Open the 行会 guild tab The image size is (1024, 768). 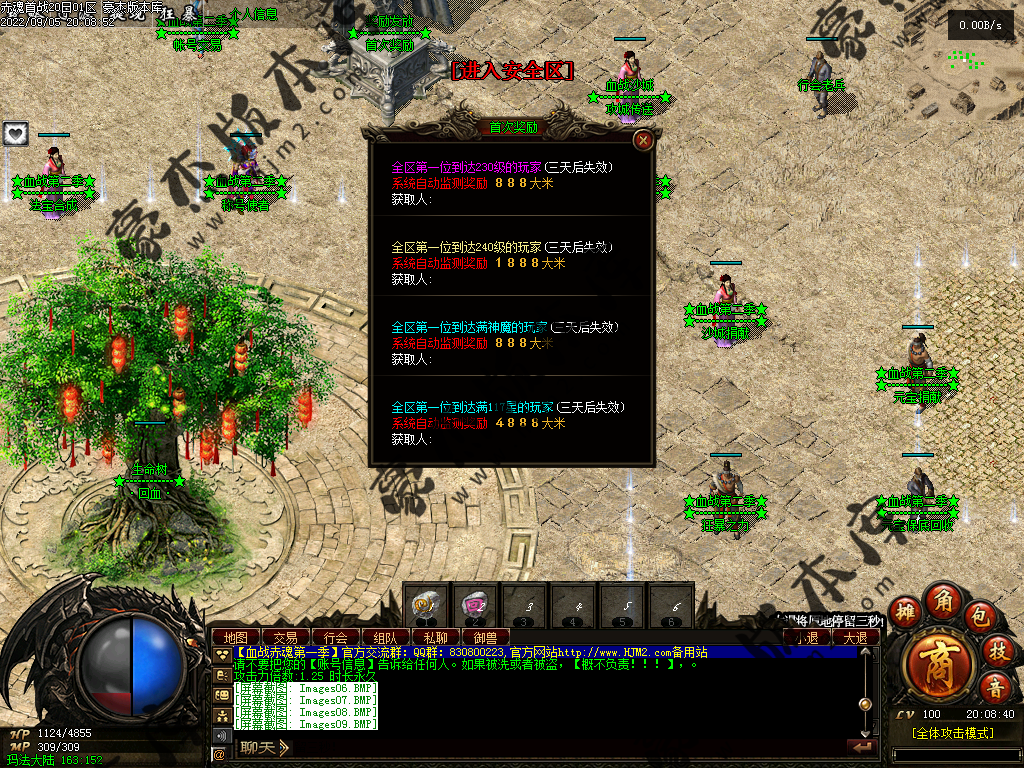[336, 637]
